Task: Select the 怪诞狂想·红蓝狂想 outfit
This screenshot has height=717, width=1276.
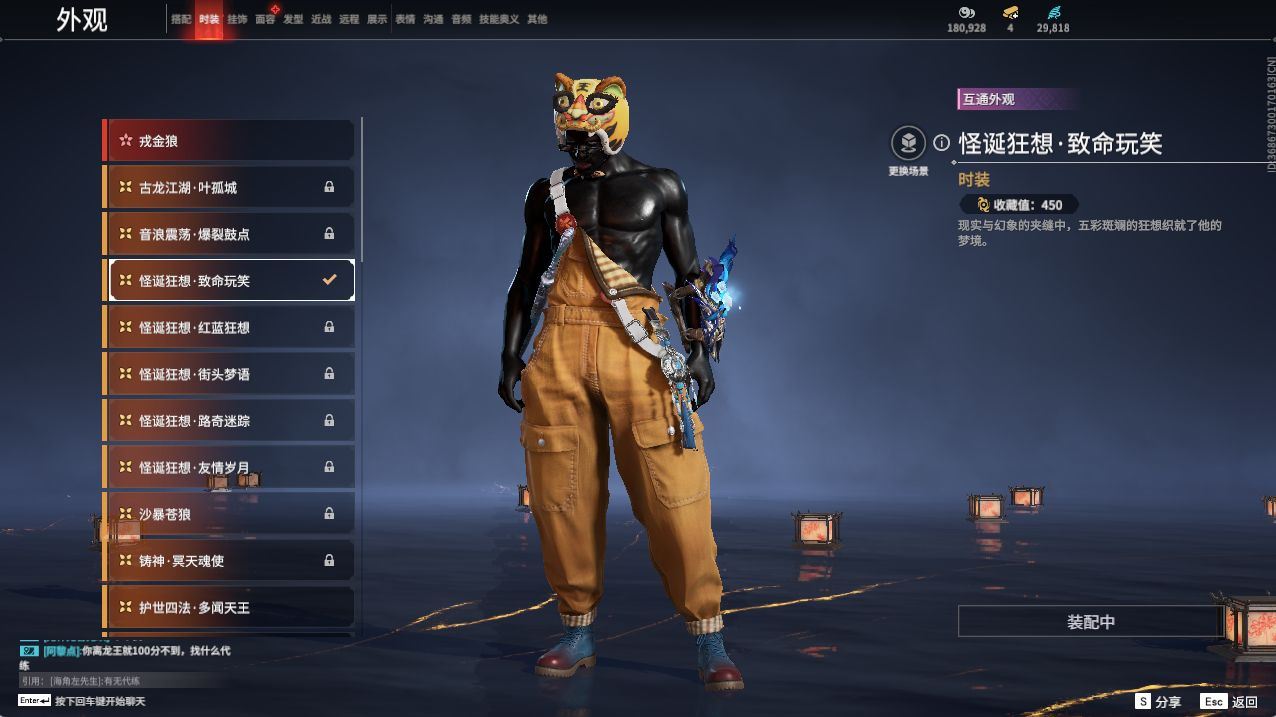Action: pos(229,327)
